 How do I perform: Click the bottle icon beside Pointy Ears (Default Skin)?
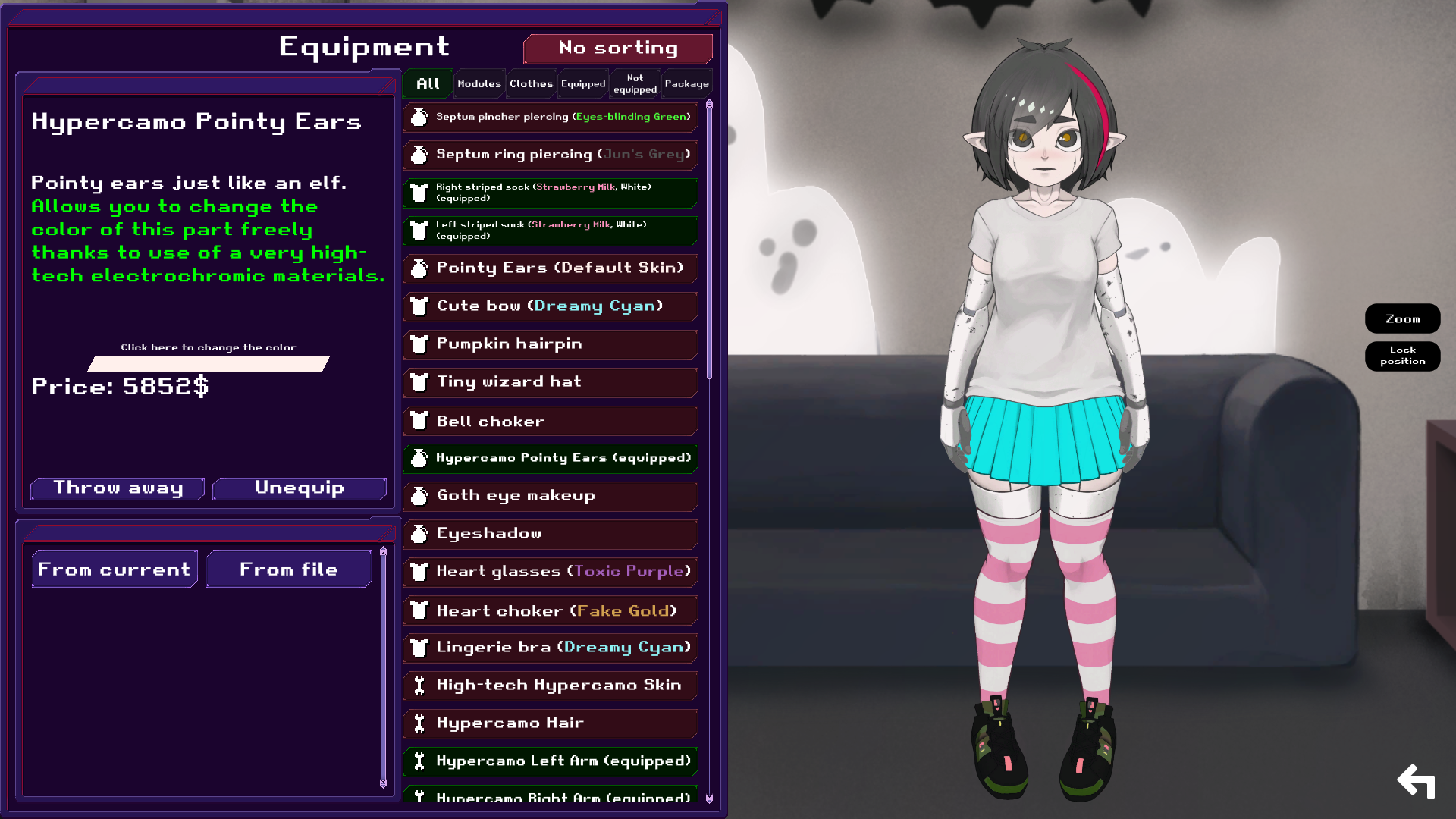(x=419, y=268)
